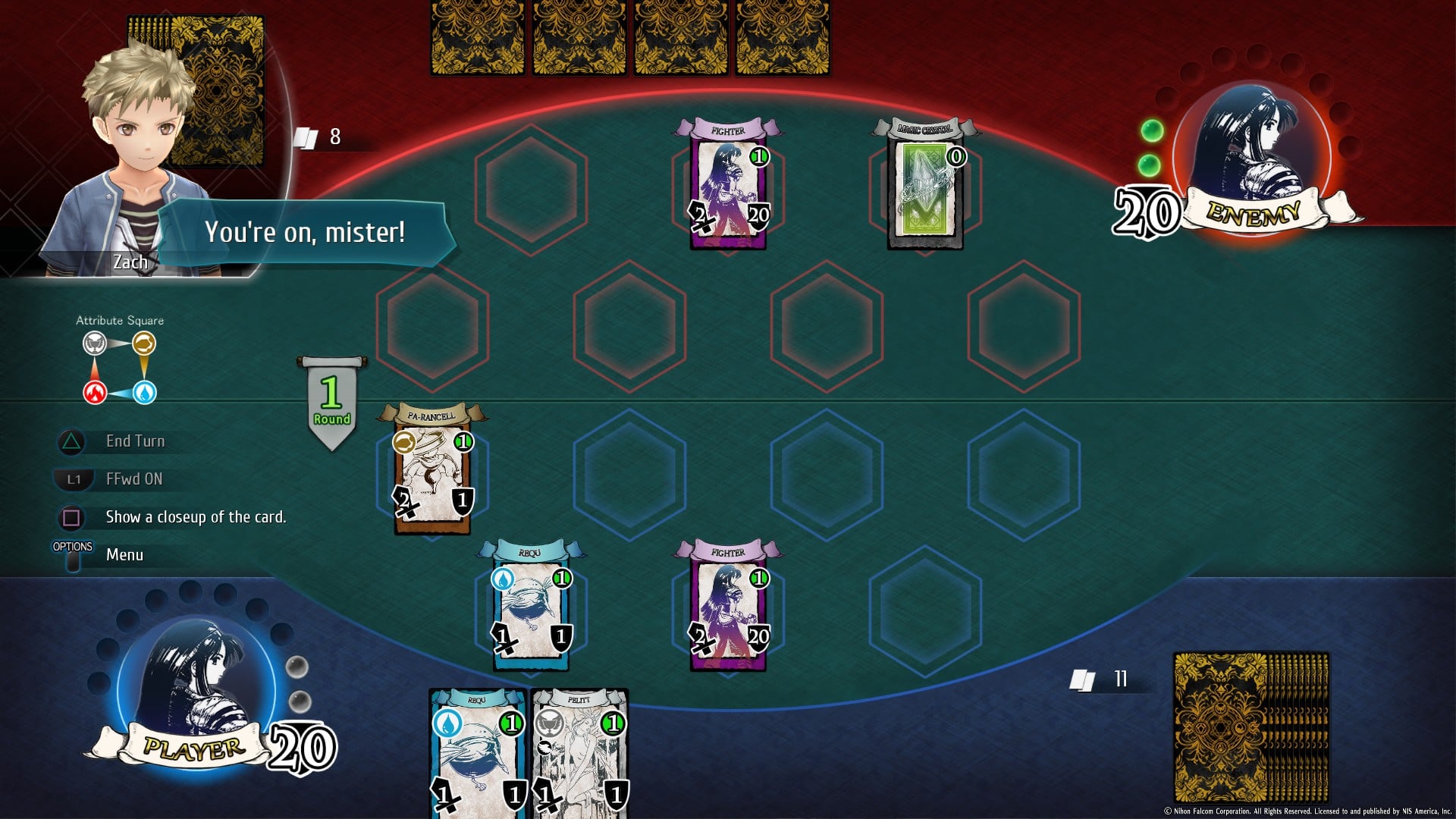Target the enemy's Fighter master card
Screen dimensions: 1456x819
728,186
